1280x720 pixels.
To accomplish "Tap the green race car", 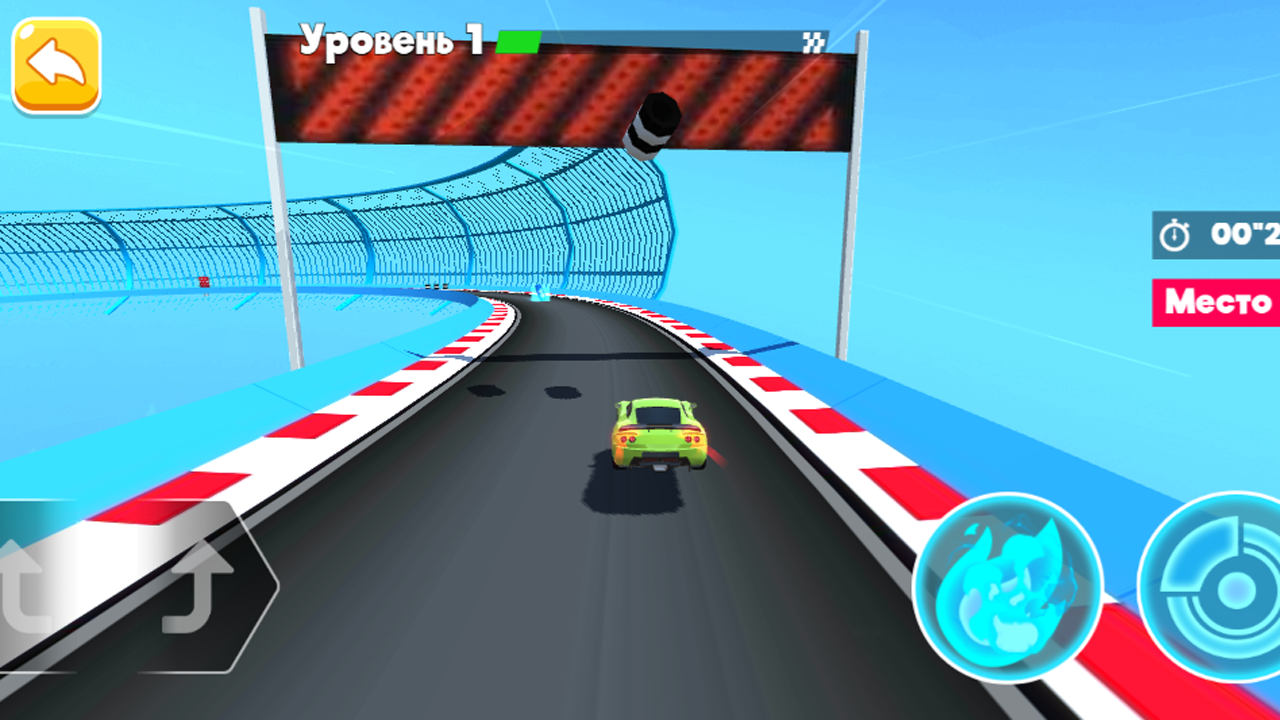I will click(x=660, y=435).
